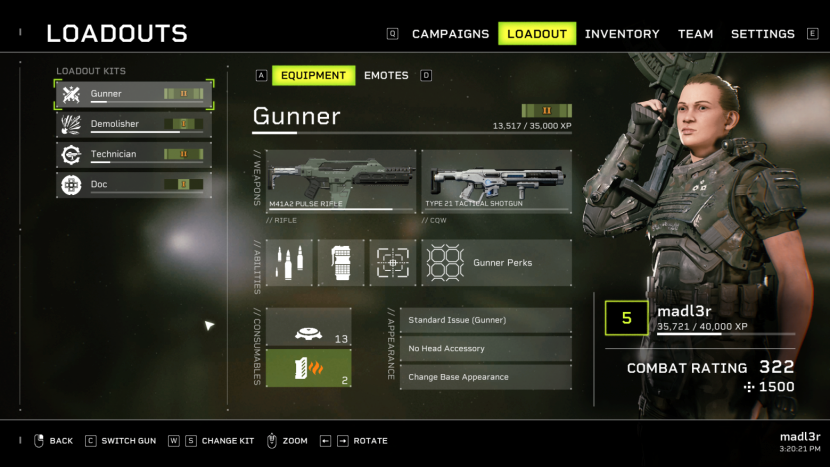Viewport: 830px width, 467px height.
Task: Open the Standard Issue (Gunner) appearance option
Action: (x=486, y=320)
